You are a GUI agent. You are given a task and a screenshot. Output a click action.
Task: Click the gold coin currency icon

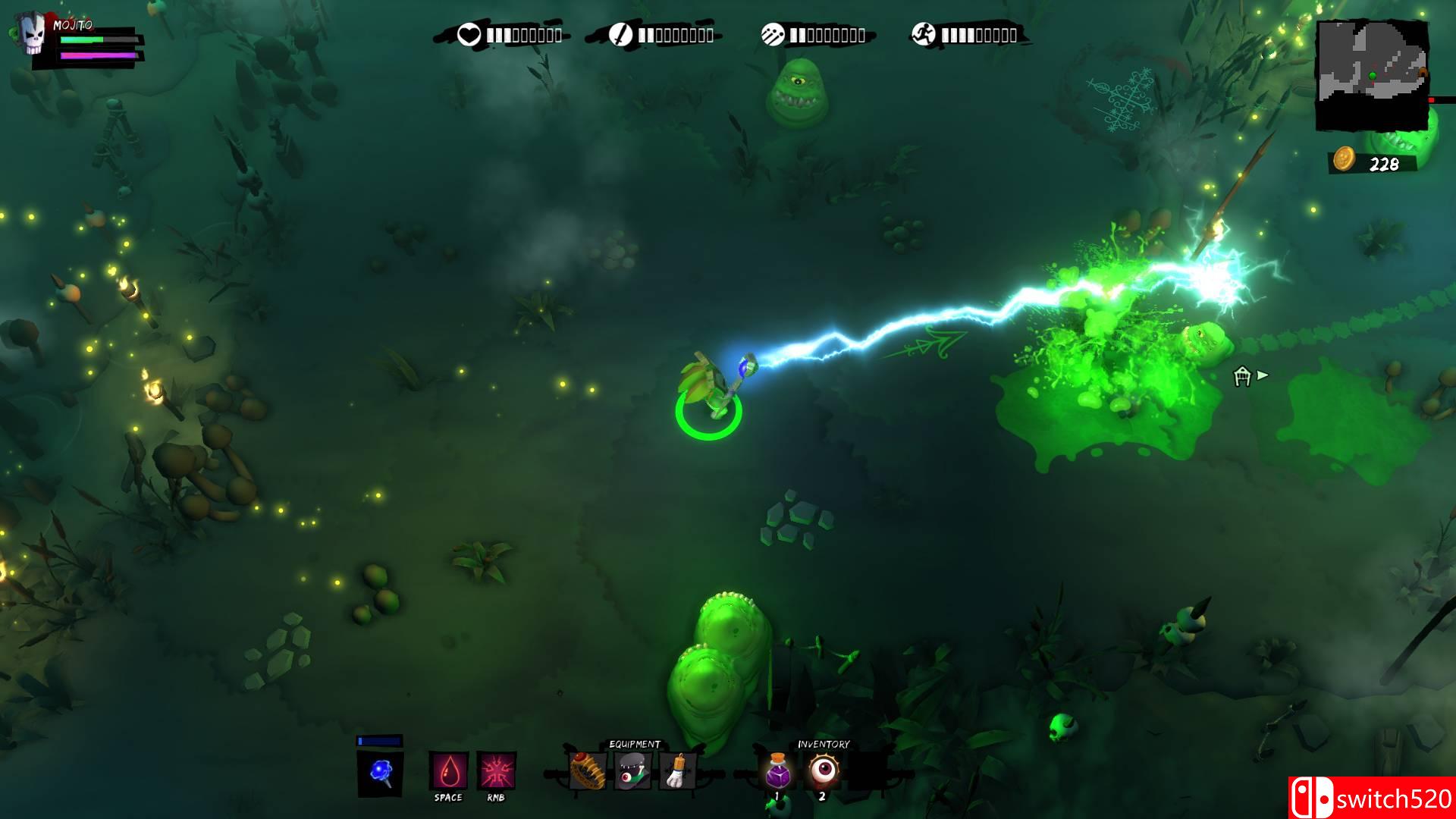click(1344, 159)
